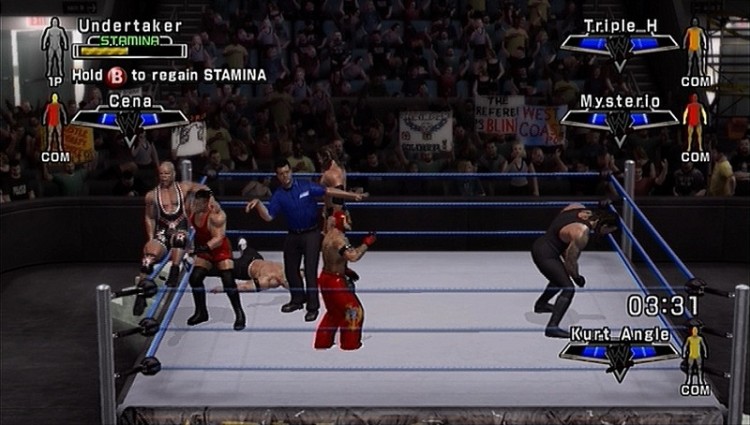Select Undertaker's body damage silhouette icon
Viewport: 750px width, 425px height.
tap(55, 46)
